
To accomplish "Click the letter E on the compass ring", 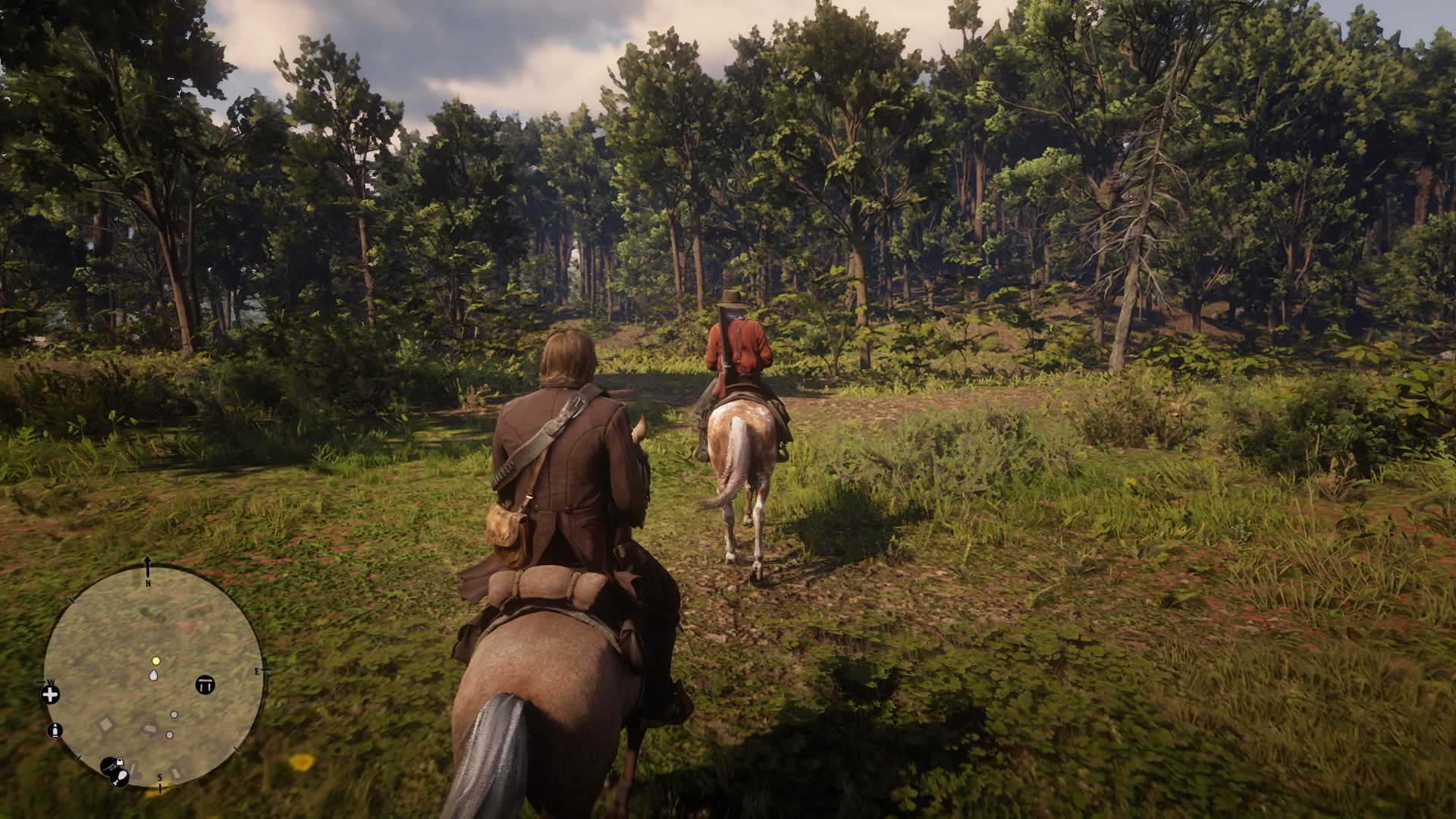I will point(256,670).
